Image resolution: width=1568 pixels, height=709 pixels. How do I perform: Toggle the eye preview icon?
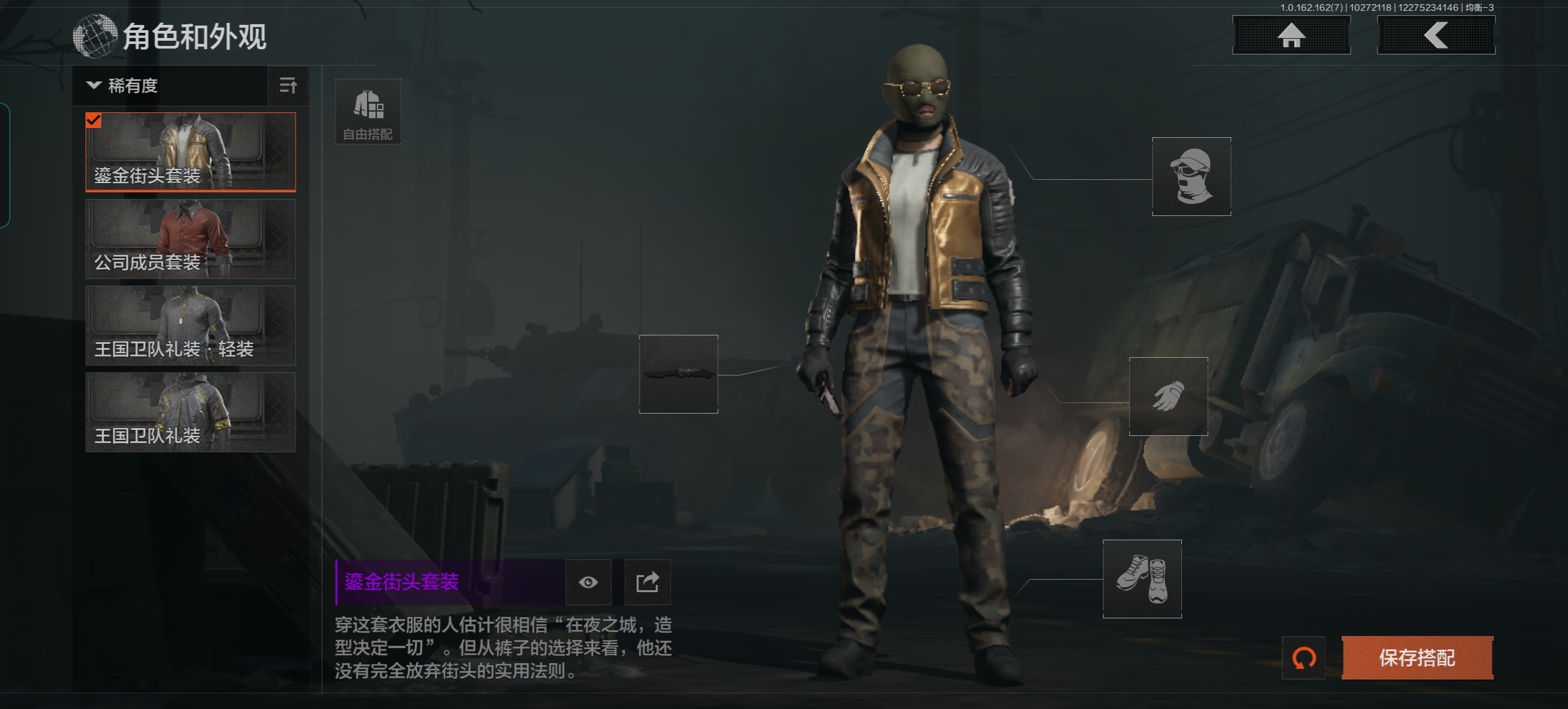588,582
